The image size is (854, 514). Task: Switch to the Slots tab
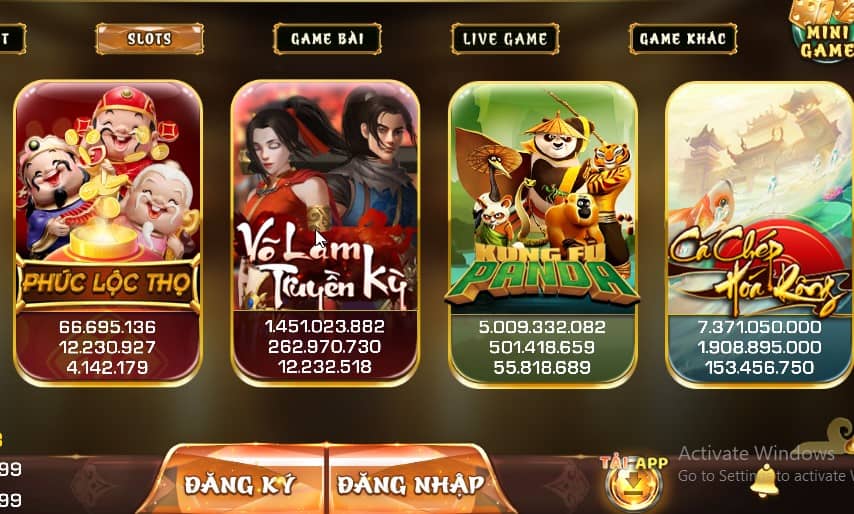pos(149,39)
